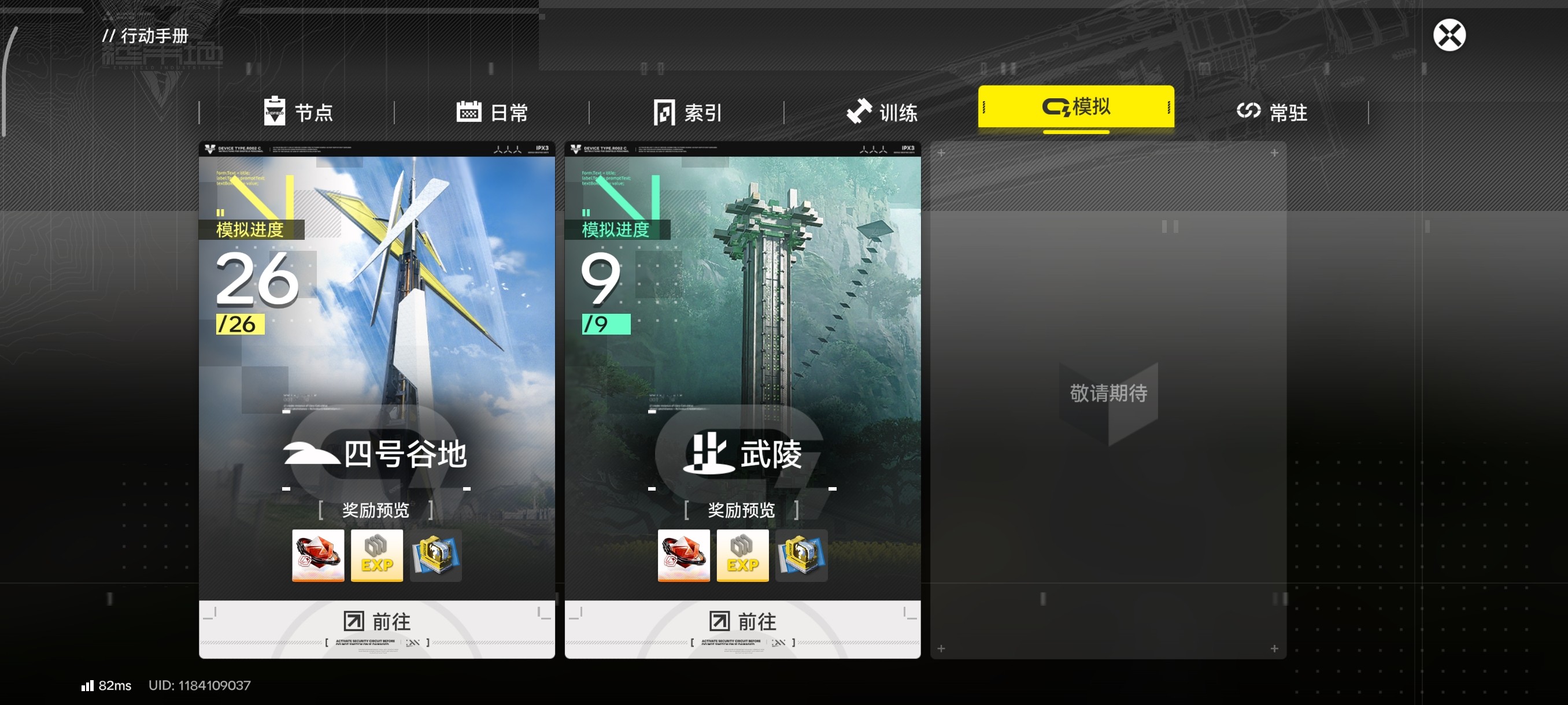Open the 日常 calendar icon
This screenshot has height=705, width=1568.
click(x=468, y=112)
